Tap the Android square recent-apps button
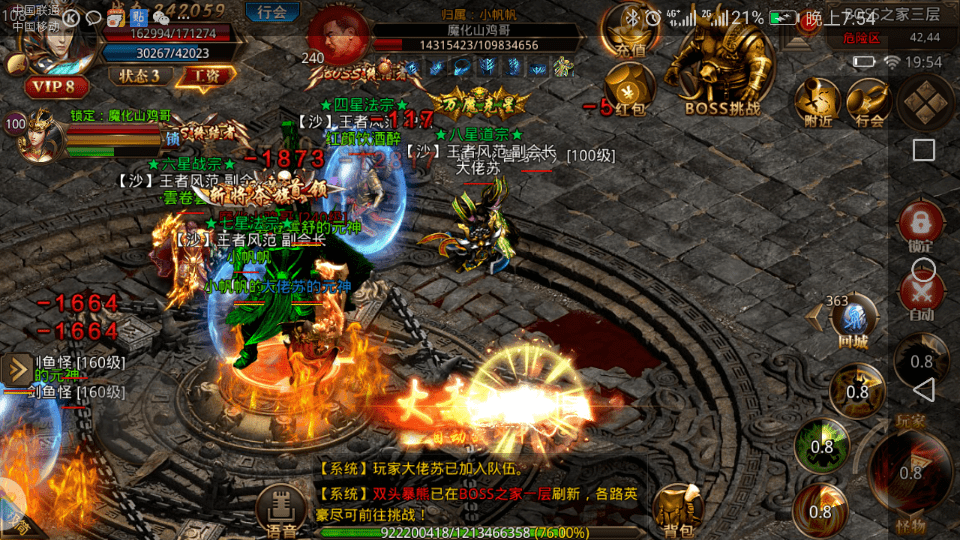Viewport: 960px width, 540px height. [x=924, y=150]
